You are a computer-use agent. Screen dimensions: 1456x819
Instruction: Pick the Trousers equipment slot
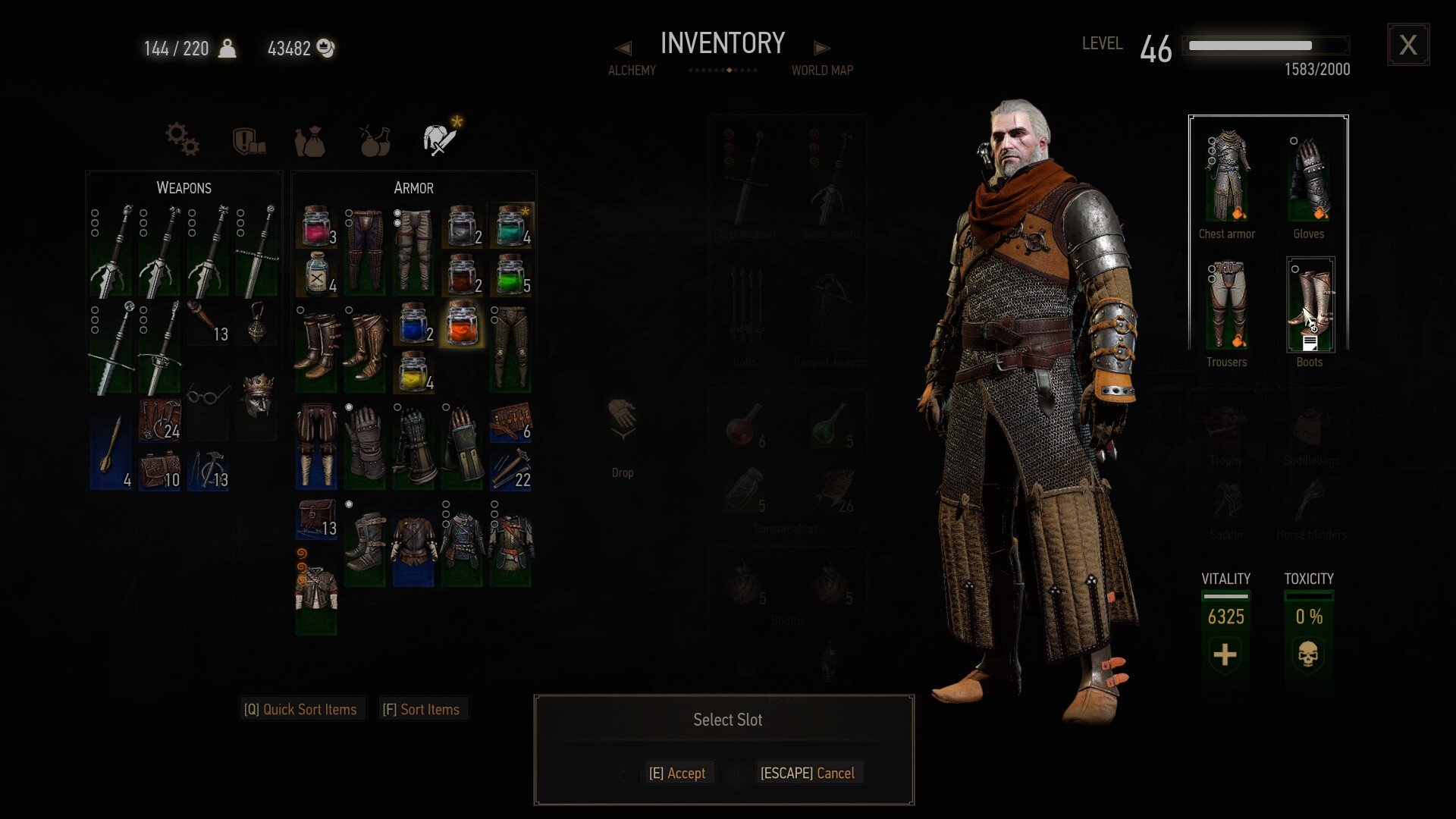[1226, 306]
